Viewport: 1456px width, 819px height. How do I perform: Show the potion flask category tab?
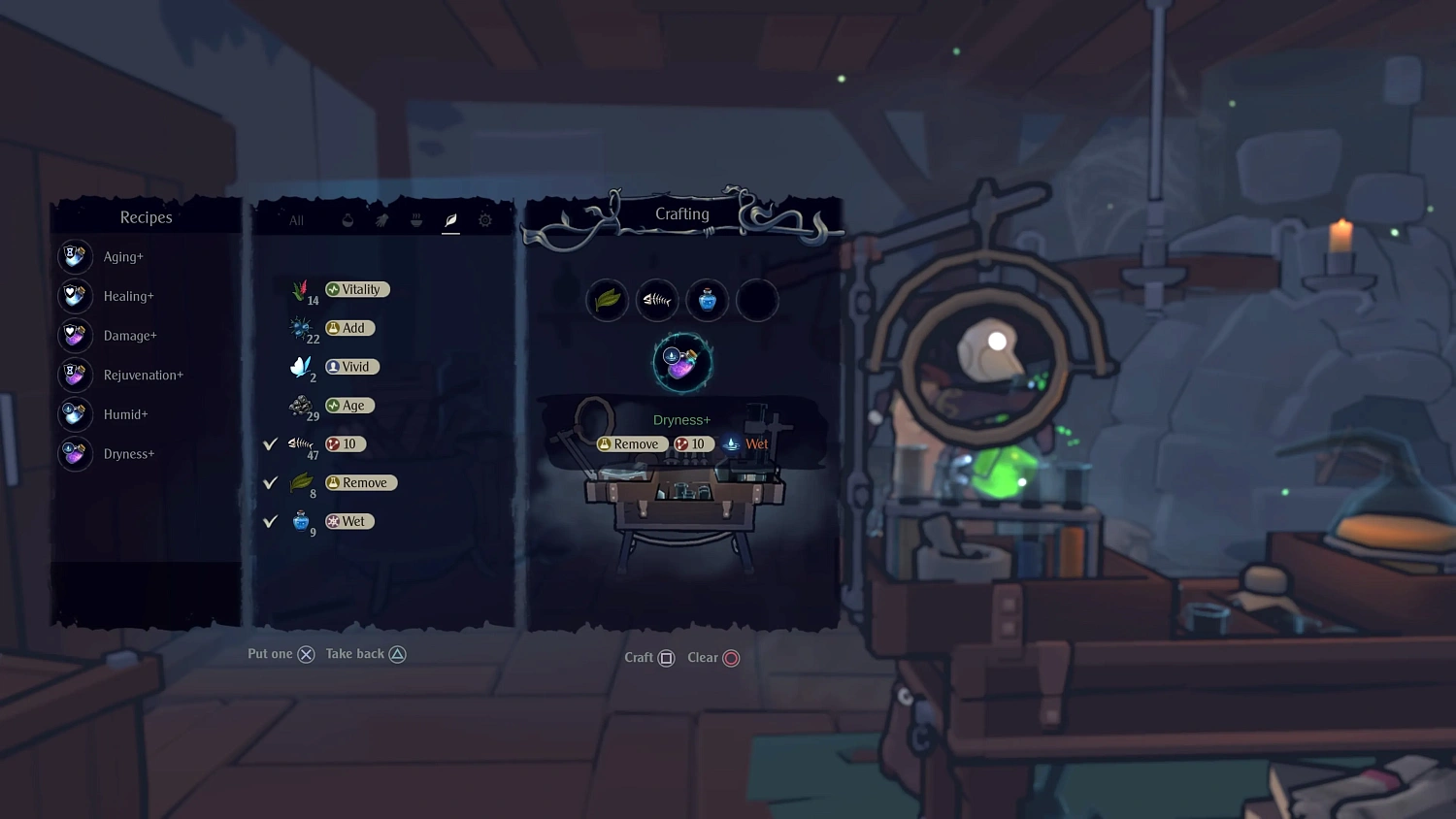coord(347,220)
